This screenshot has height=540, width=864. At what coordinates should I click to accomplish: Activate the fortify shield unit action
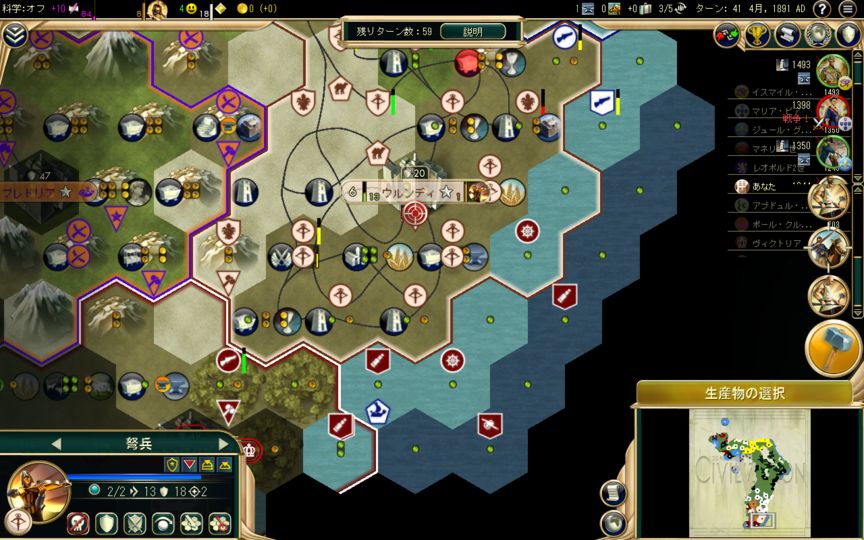click(x=106, y=522)
